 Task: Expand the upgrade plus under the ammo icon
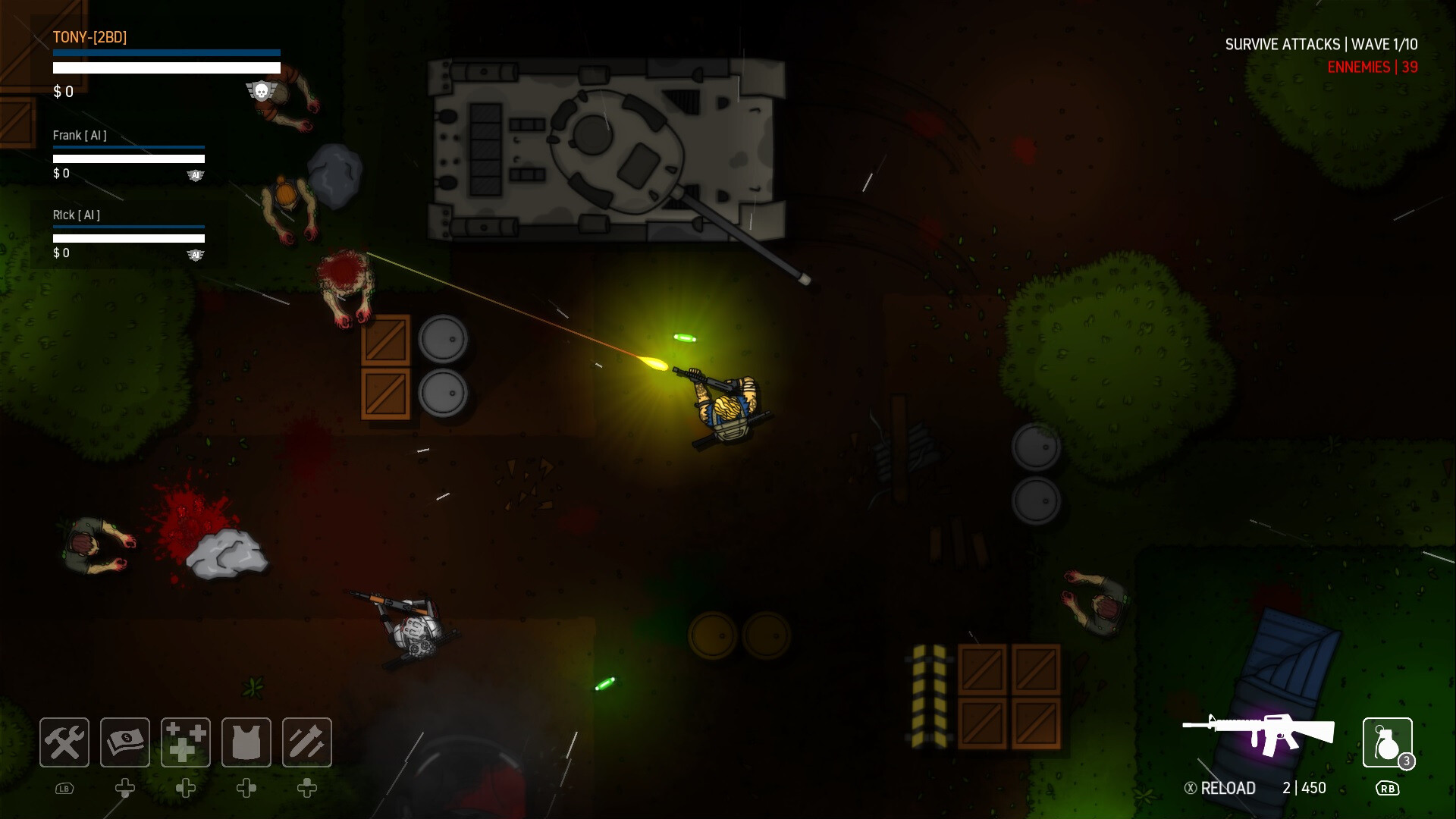tap(306, 789)
